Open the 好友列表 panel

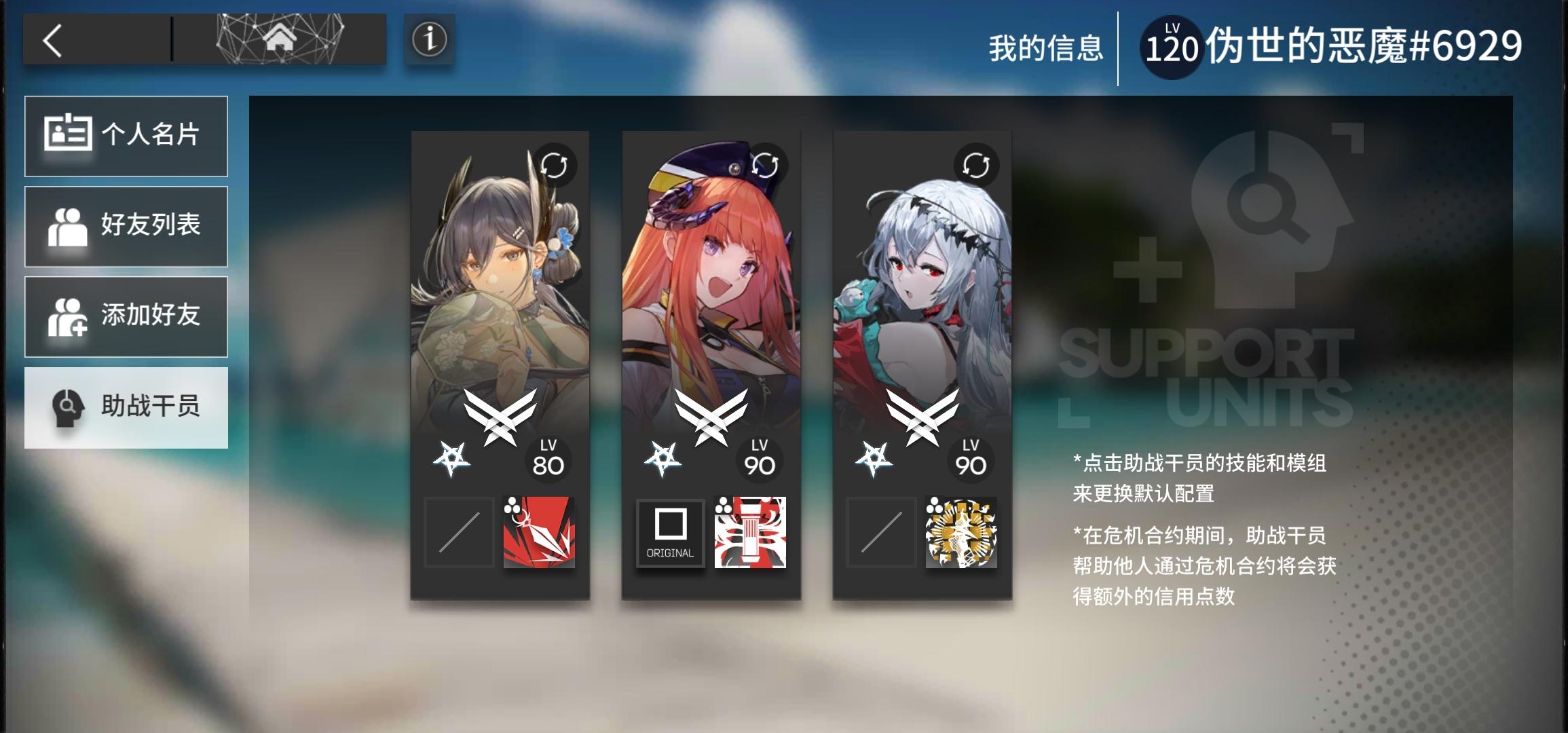[x=126, y=226]
